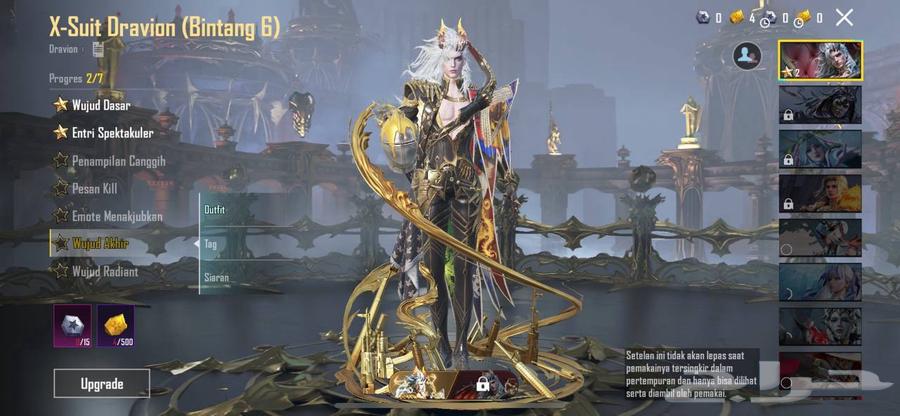Tap the silver gem upgrade material
Viewport: 900px width, 416px height.
click(72, 325)
